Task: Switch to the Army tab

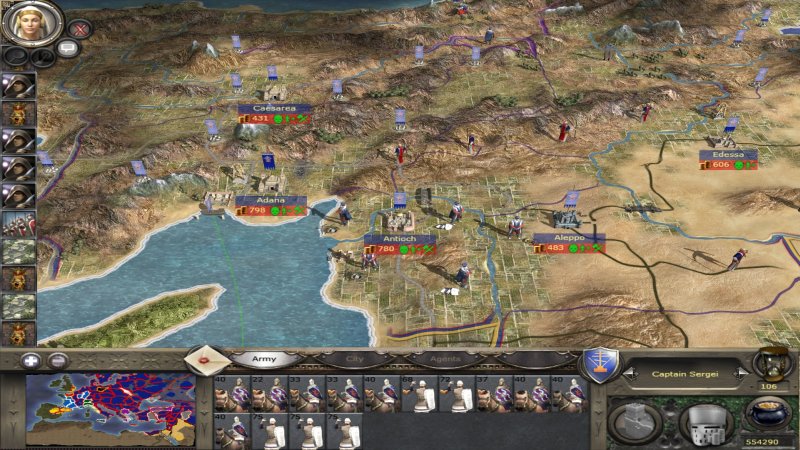Action: pyautogui.click(x=264, y=357)
